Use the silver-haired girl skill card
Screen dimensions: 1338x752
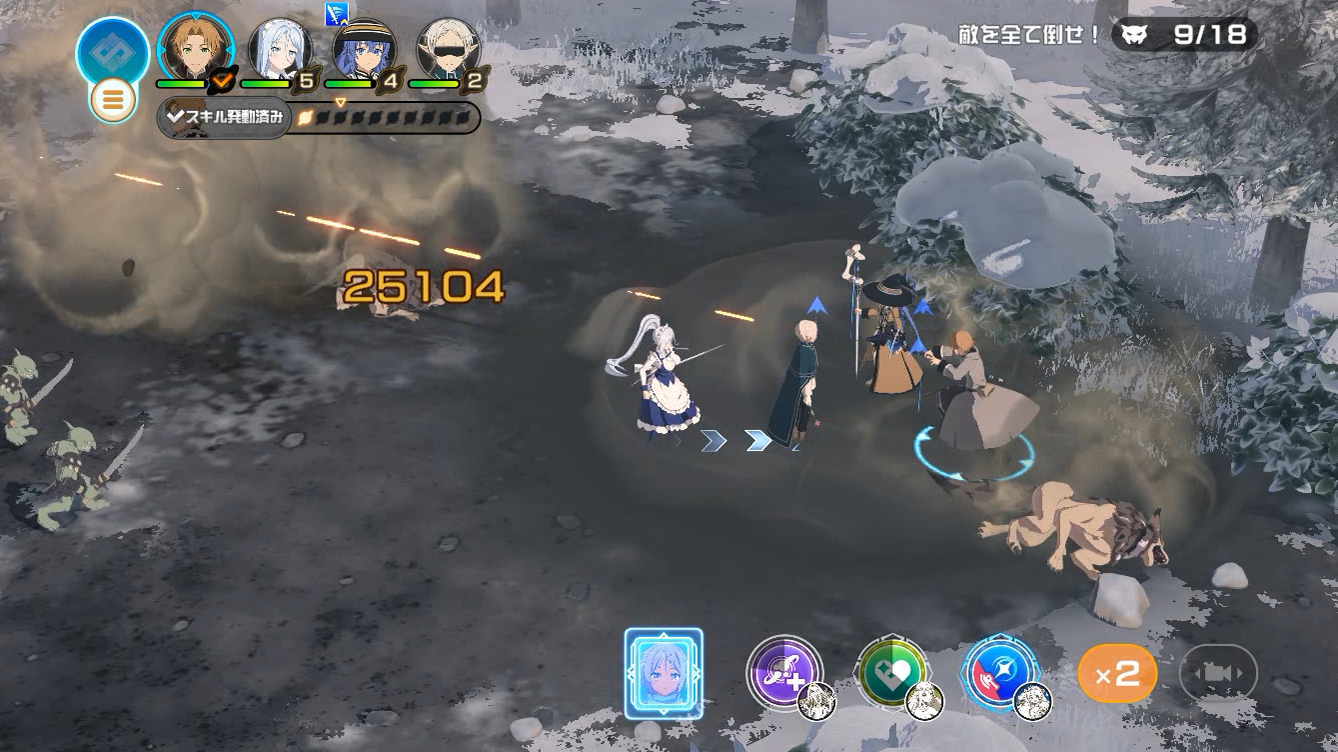coord(663,673)
